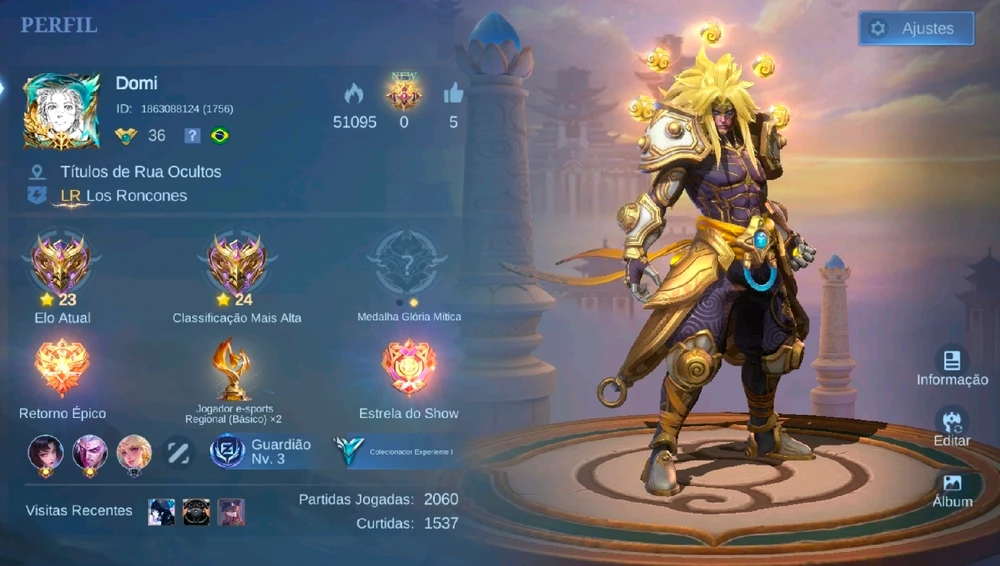
Task: Select the NEW medal icon
Action: (x=404, y=93)
